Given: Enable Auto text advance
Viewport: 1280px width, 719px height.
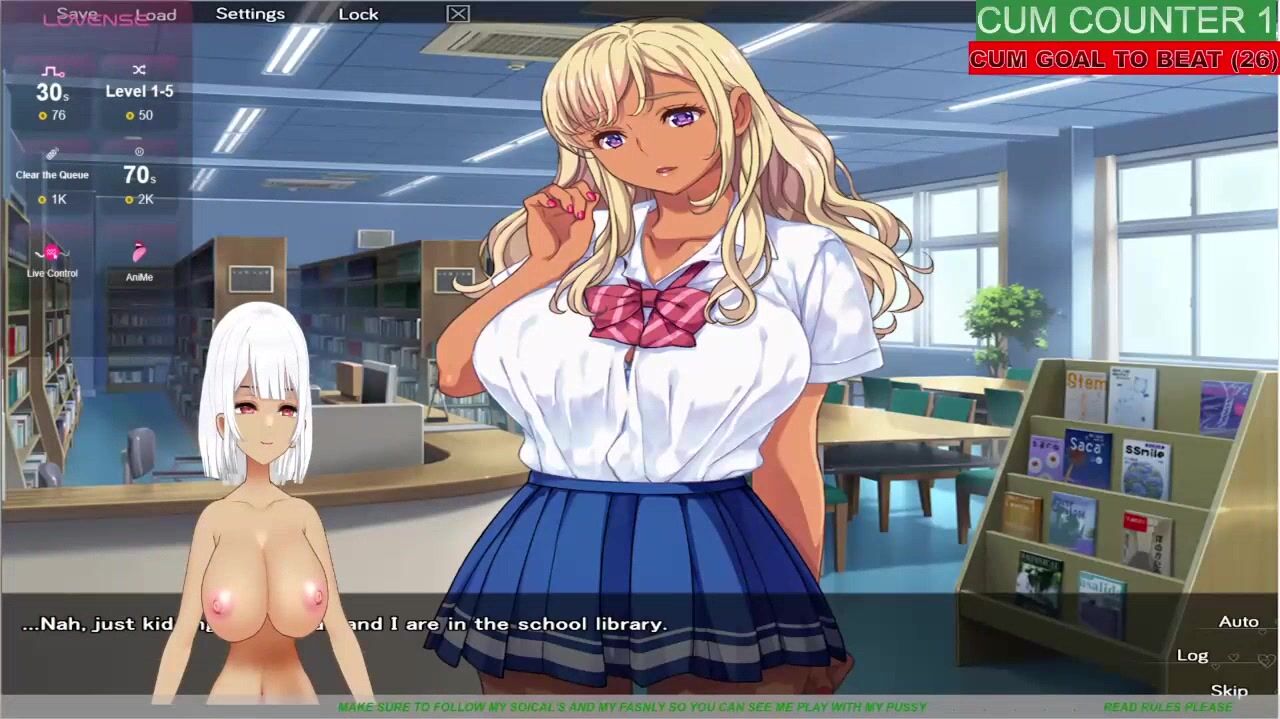Looking at the screenshot, I should pos(1238,622).
